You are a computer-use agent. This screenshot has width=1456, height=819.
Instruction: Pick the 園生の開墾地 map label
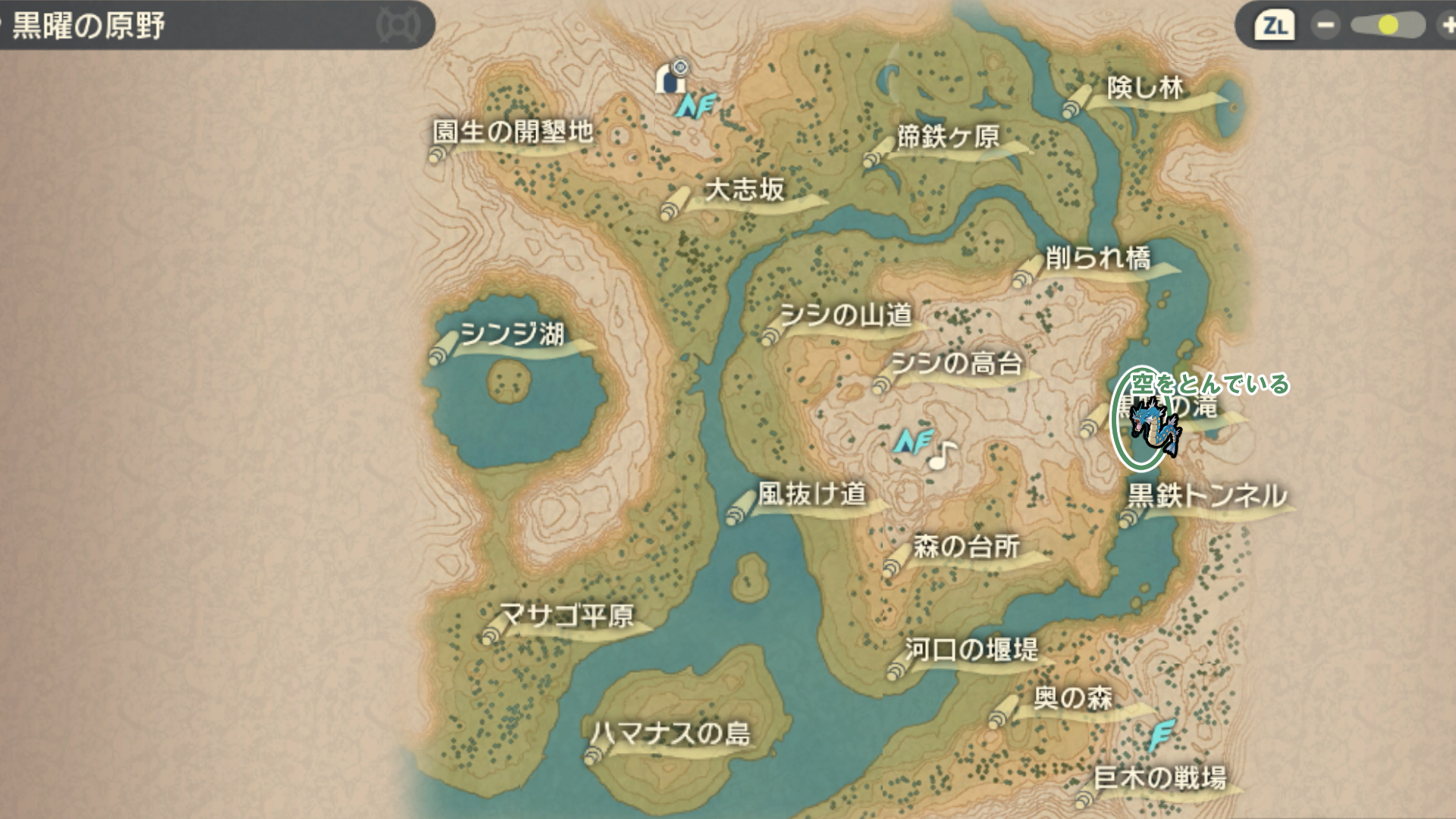[x=512, y=132]
